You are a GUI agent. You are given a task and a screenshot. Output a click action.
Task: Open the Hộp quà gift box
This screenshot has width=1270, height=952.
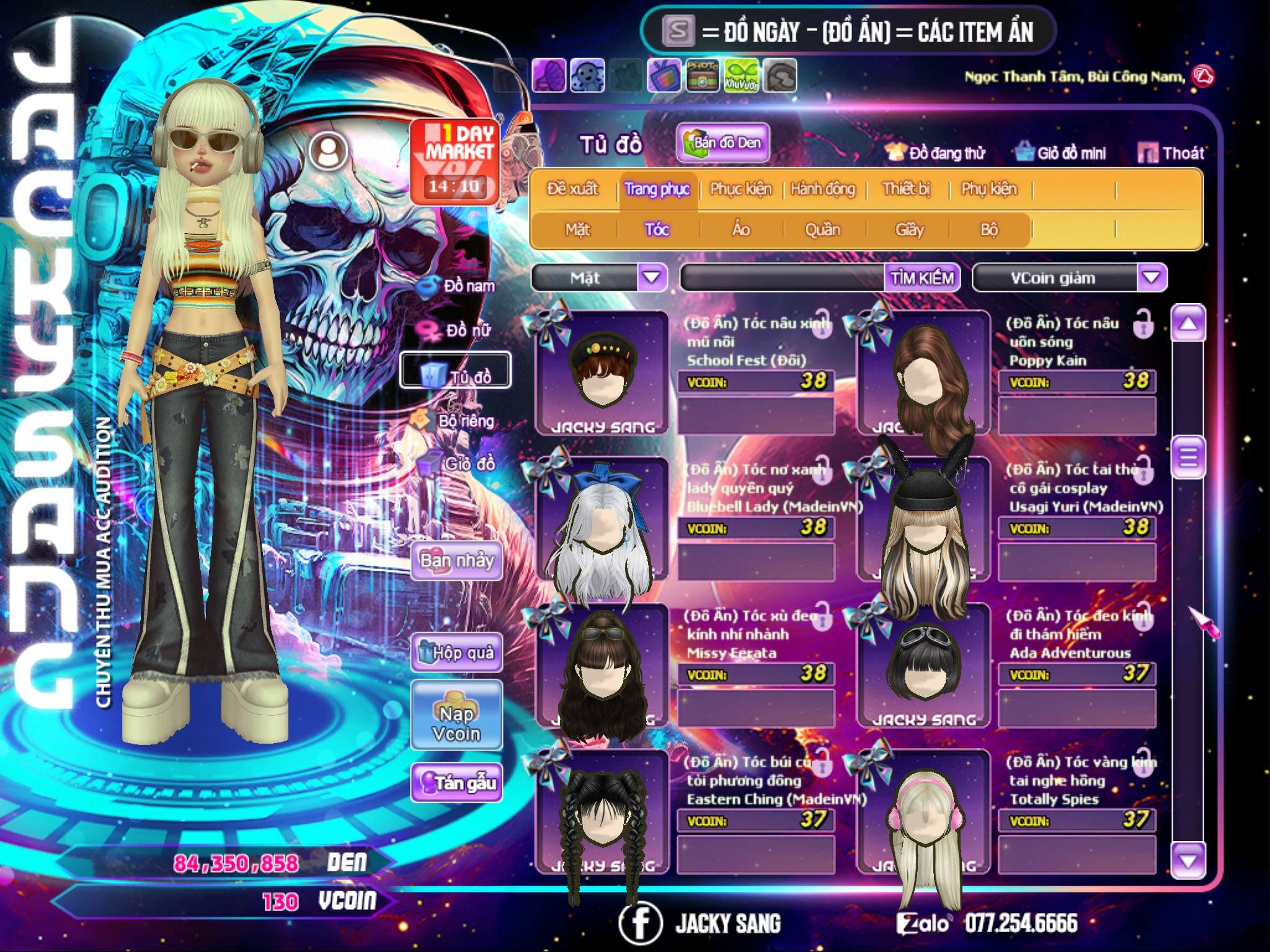(x=457, y=653)
